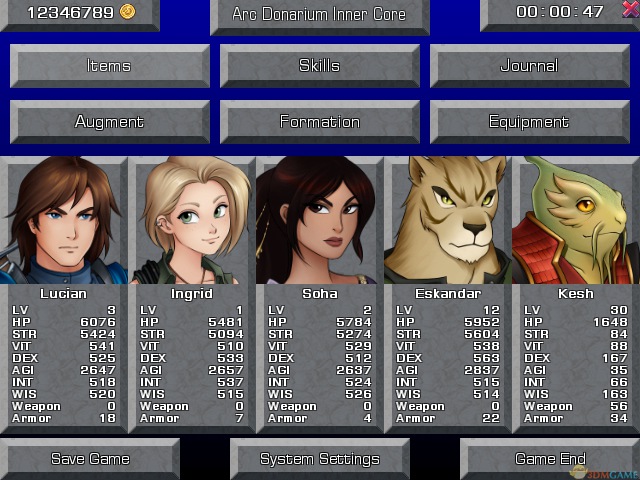Click the Save Game button
Viewport: 640px width, 480px height.
pos(90,459)
